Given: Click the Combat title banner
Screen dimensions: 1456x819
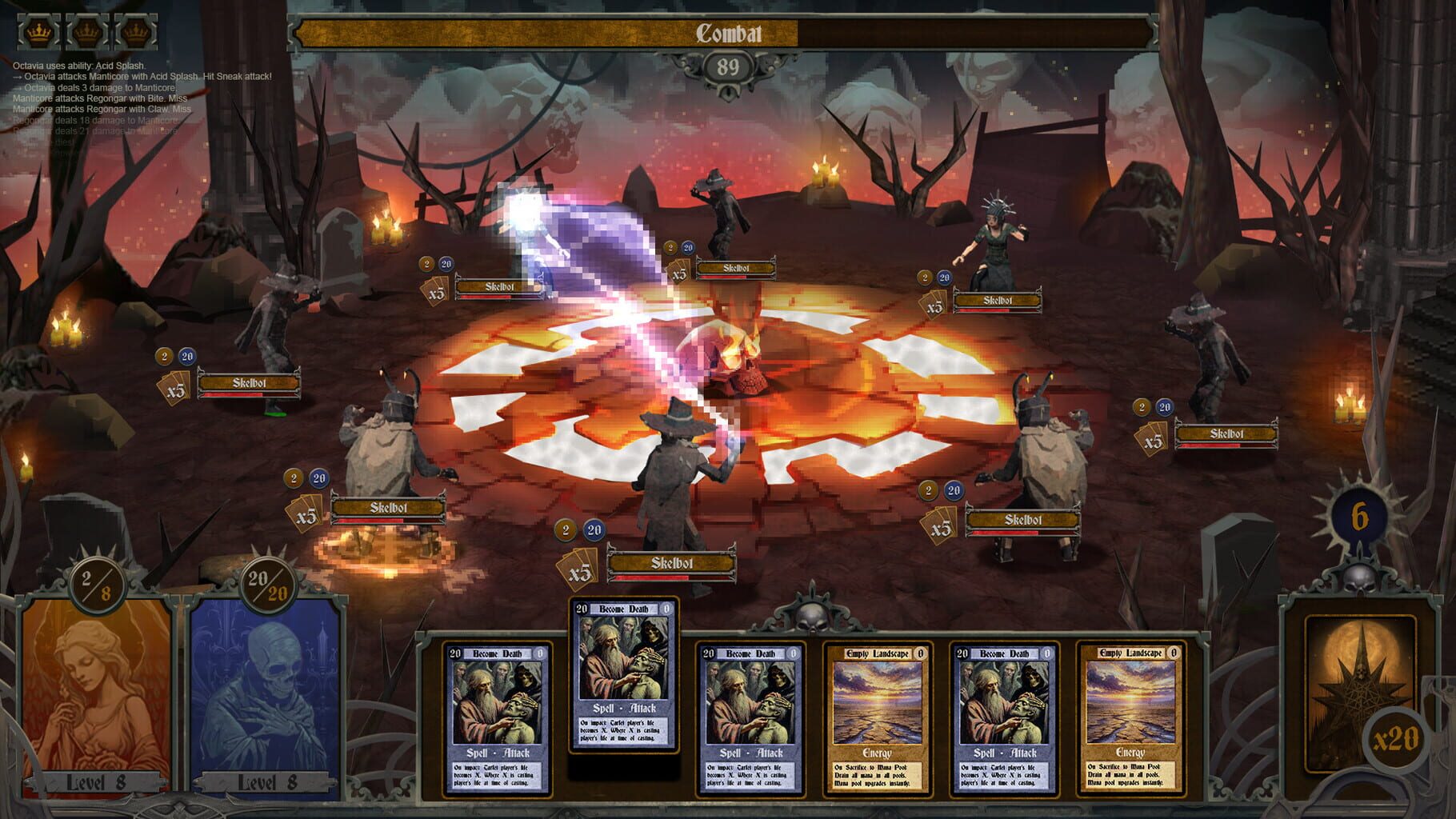Looking at the screenshot, I should pos(728,34).
